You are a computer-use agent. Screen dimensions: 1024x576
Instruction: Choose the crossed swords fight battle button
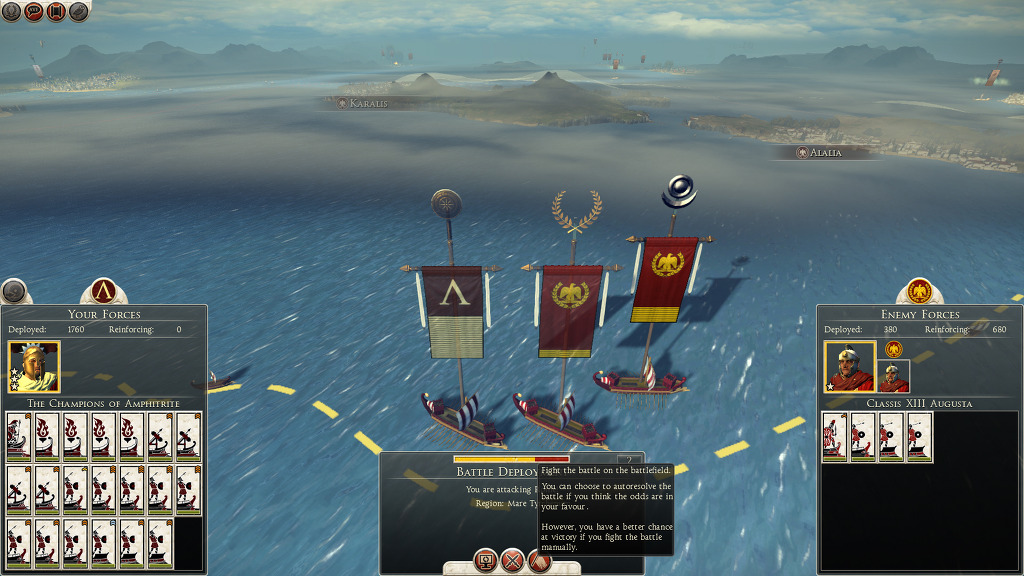tap(513, 561)
